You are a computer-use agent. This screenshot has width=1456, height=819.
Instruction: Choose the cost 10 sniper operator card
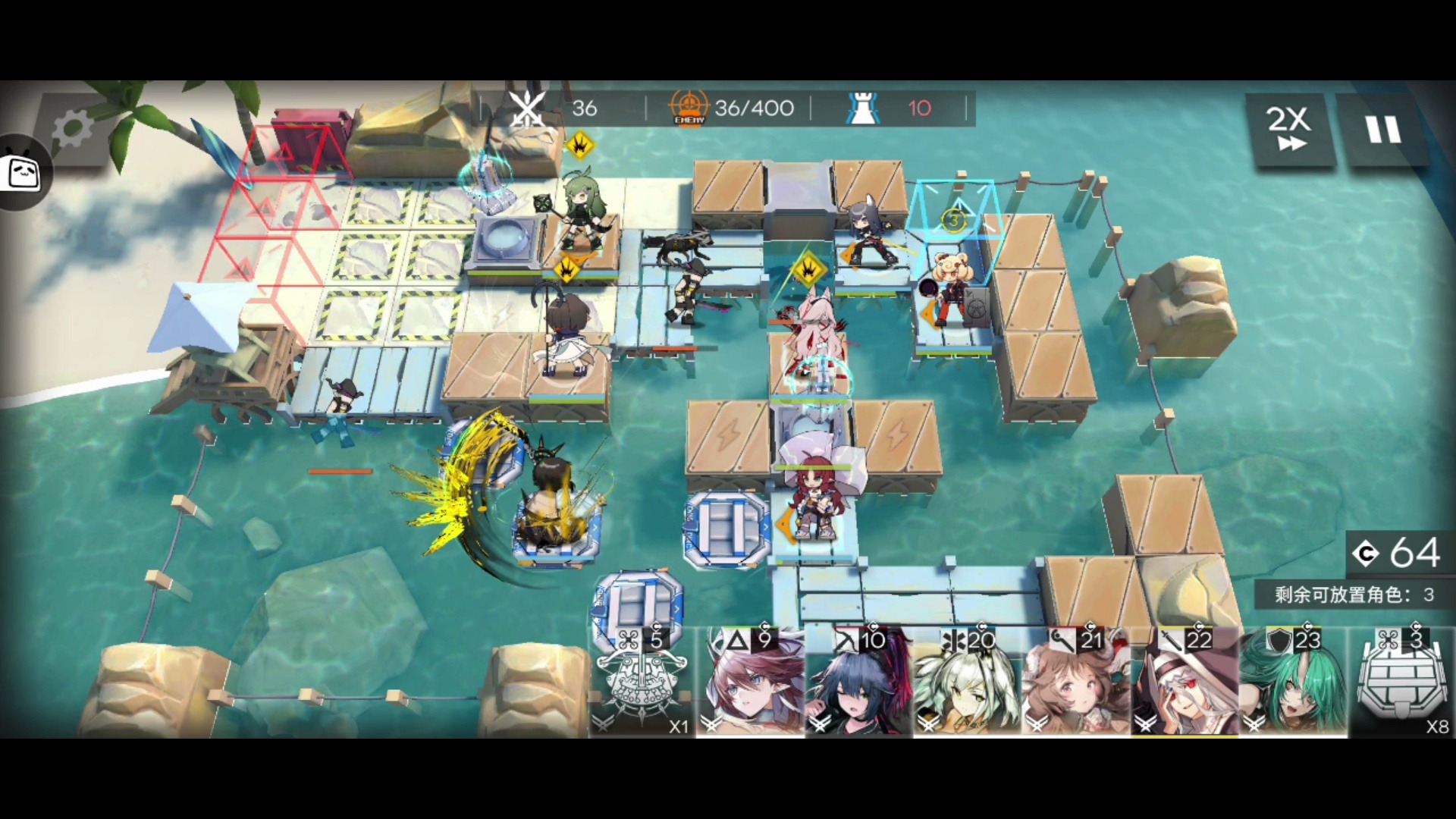[x=859, y=682]
